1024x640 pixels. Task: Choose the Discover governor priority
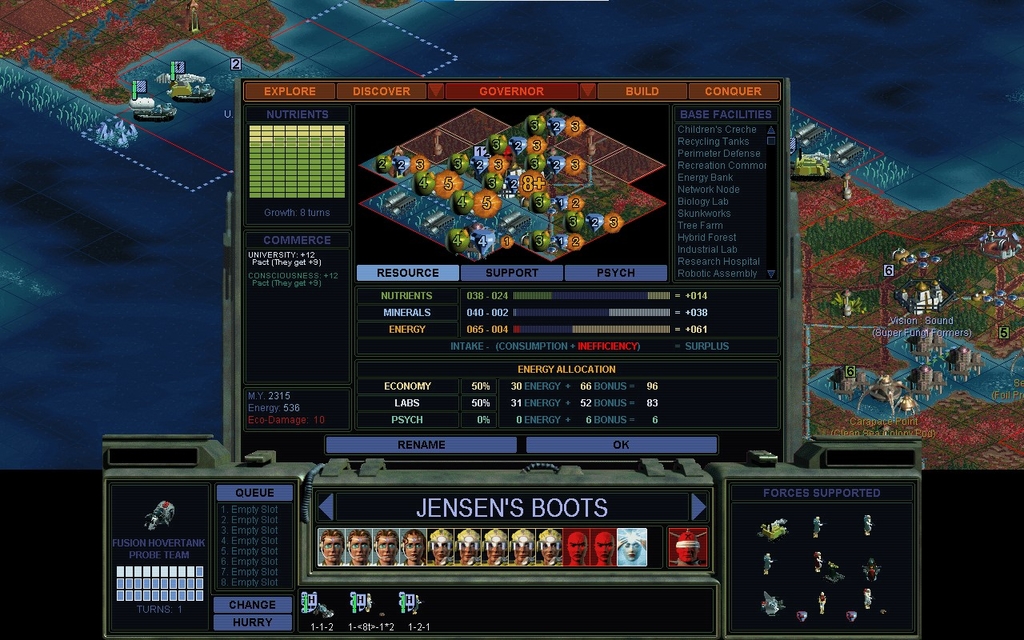[x=381, y=91]
